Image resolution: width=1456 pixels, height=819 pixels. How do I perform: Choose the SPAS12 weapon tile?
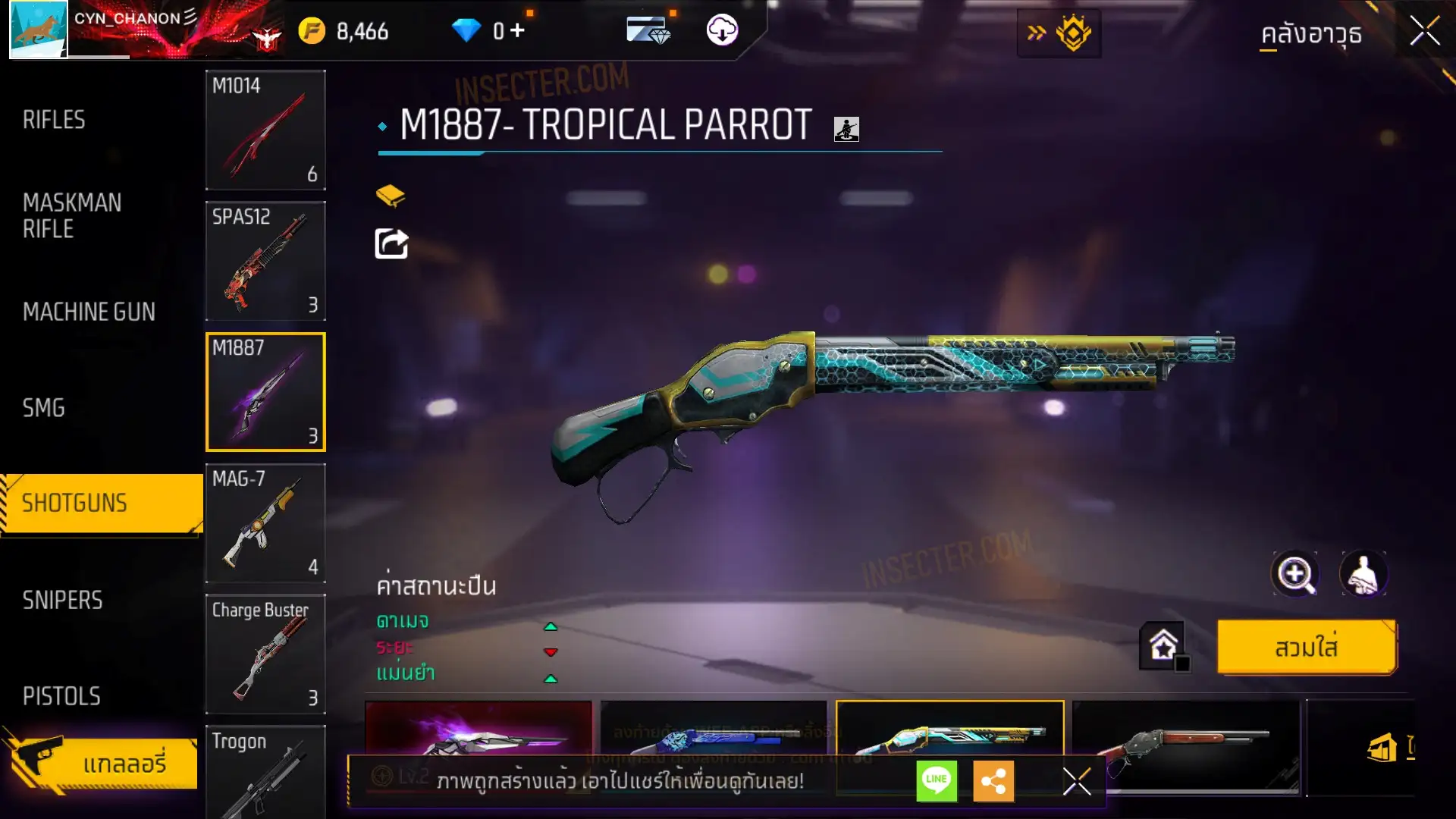pos(265,261)
